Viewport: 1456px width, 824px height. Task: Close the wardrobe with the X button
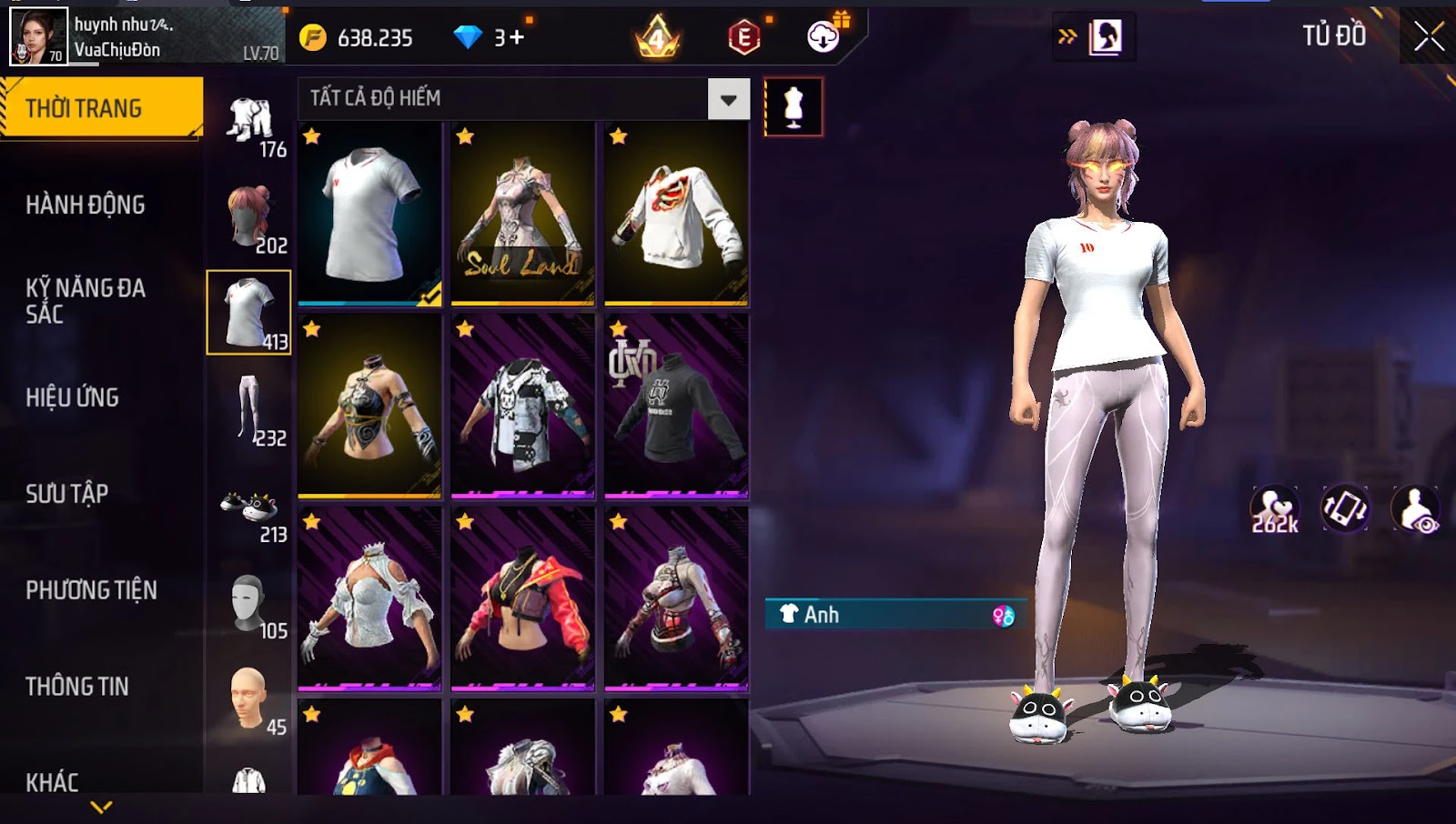[1429, 36]
